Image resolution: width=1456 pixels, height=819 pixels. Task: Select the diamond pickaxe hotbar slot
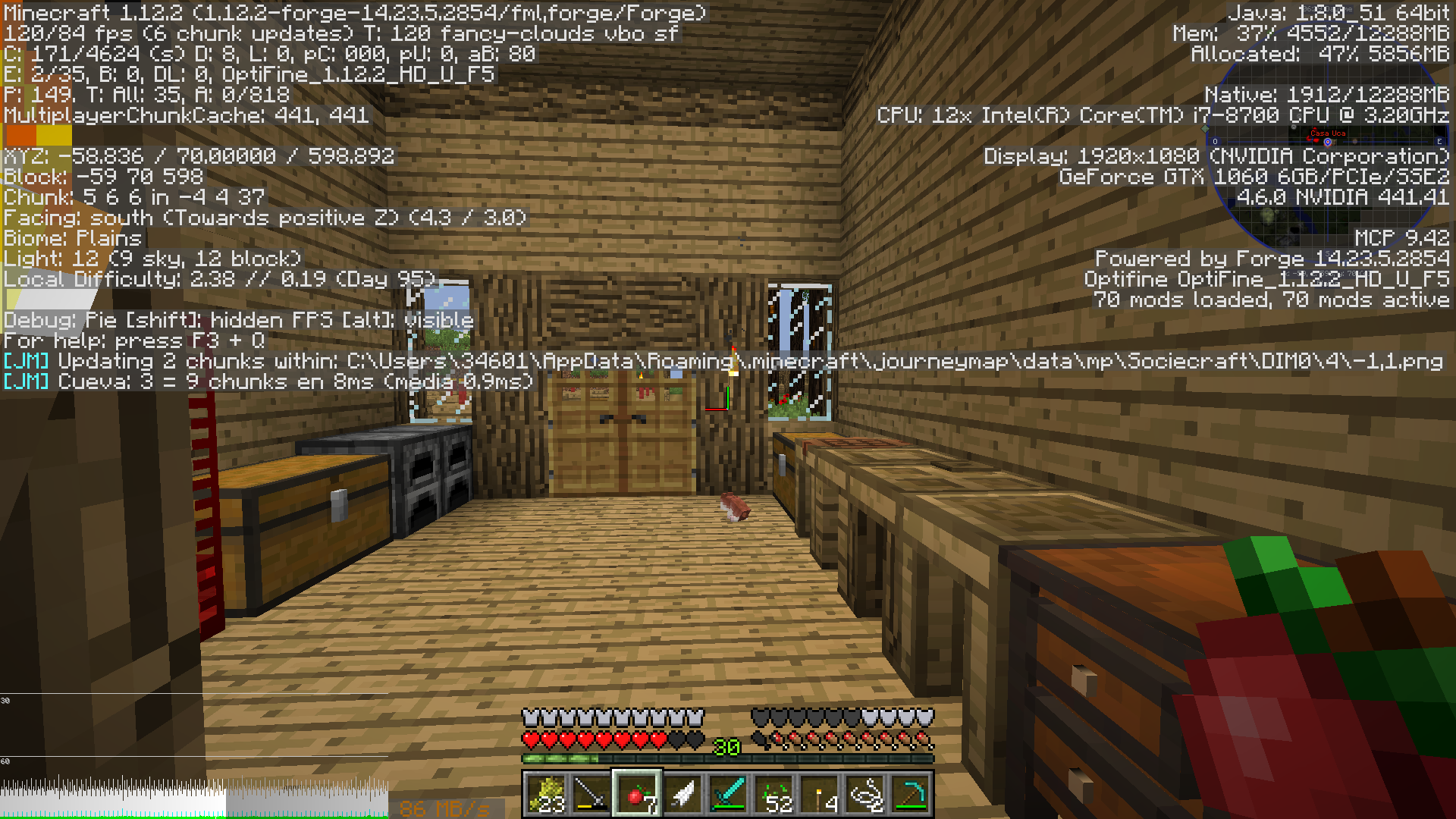coord(914,792)
